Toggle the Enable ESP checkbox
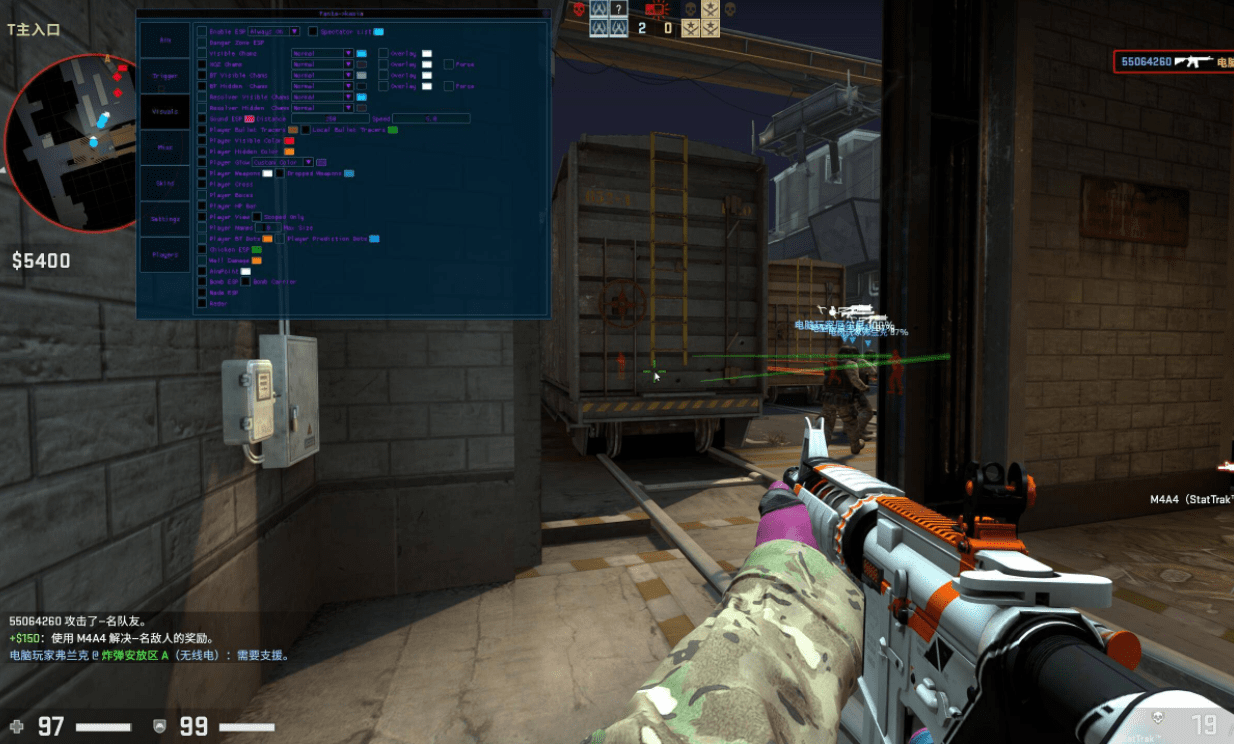 (x=202, y=32)
